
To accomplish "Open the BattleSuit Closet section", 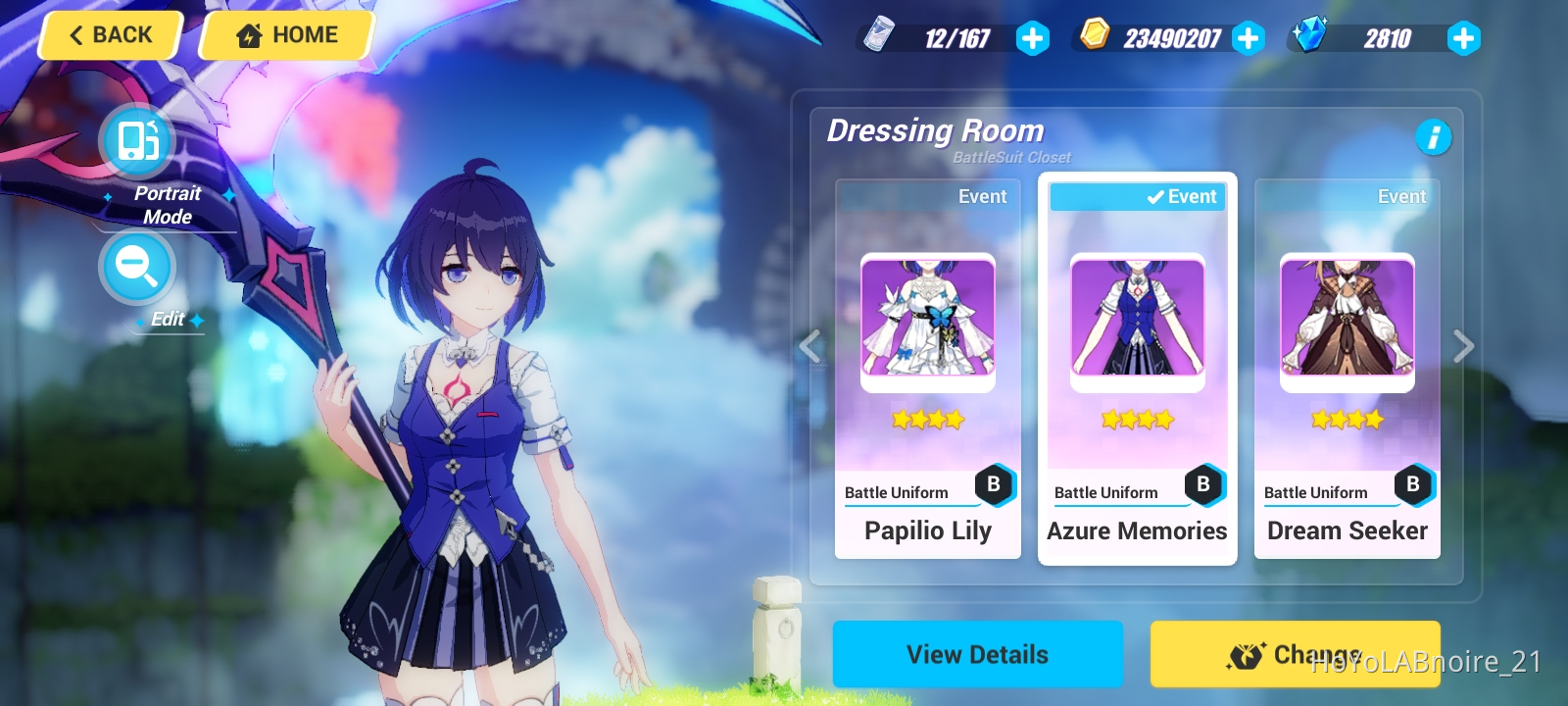I will point(1010,157).
